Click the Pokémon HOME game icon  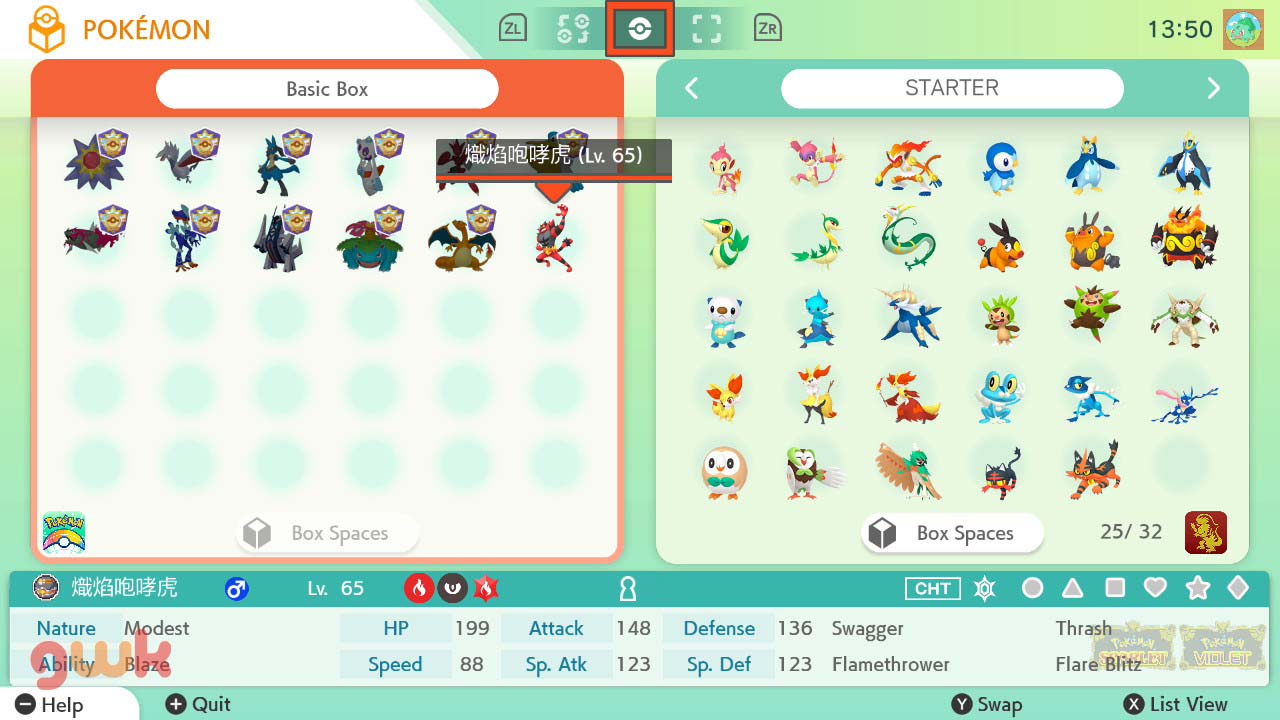click(x=64, y=532)
